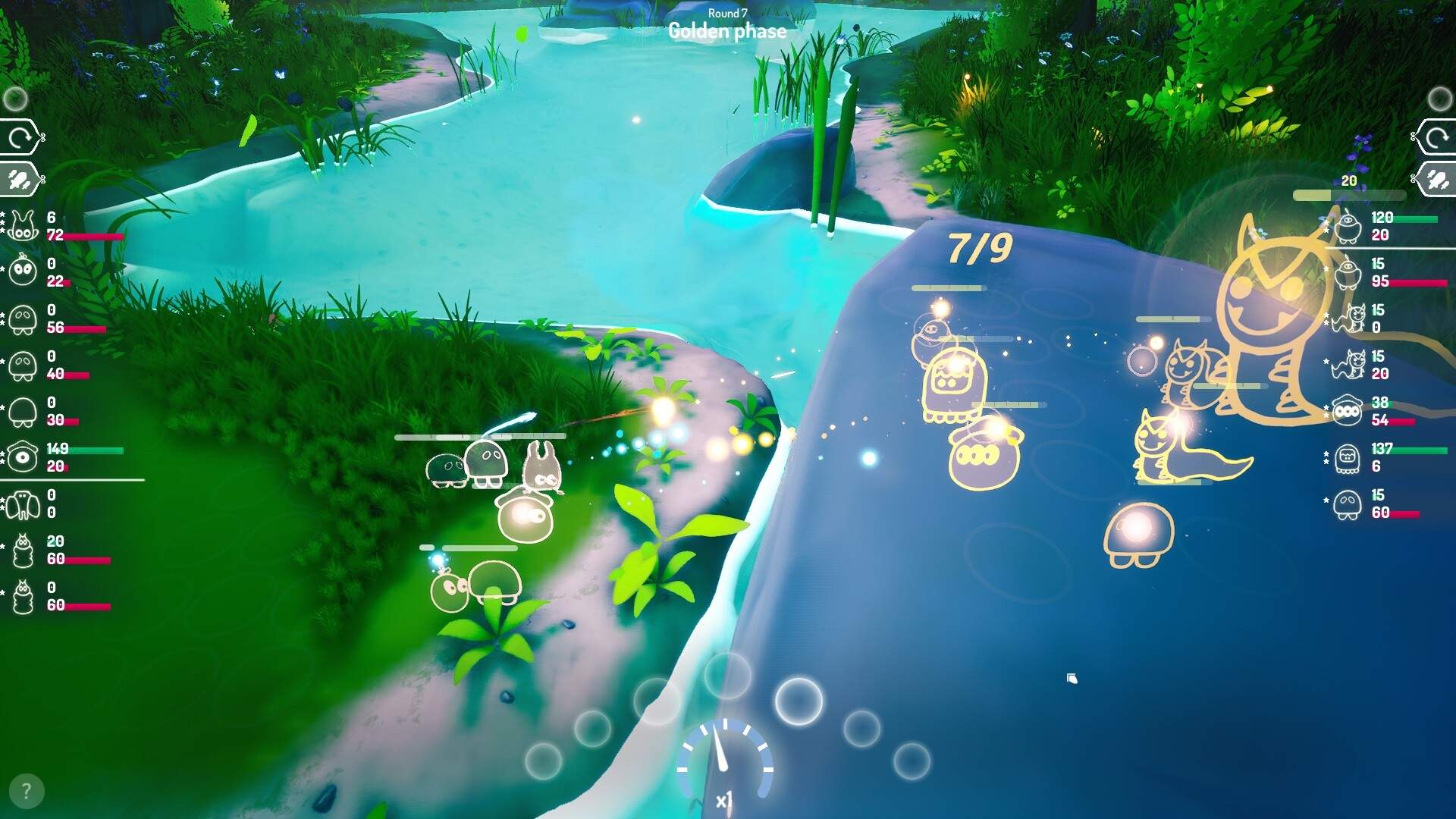Select the rabbit creature in the left roster
Viewport: 1456px width, 819px height.
(23, 224)
